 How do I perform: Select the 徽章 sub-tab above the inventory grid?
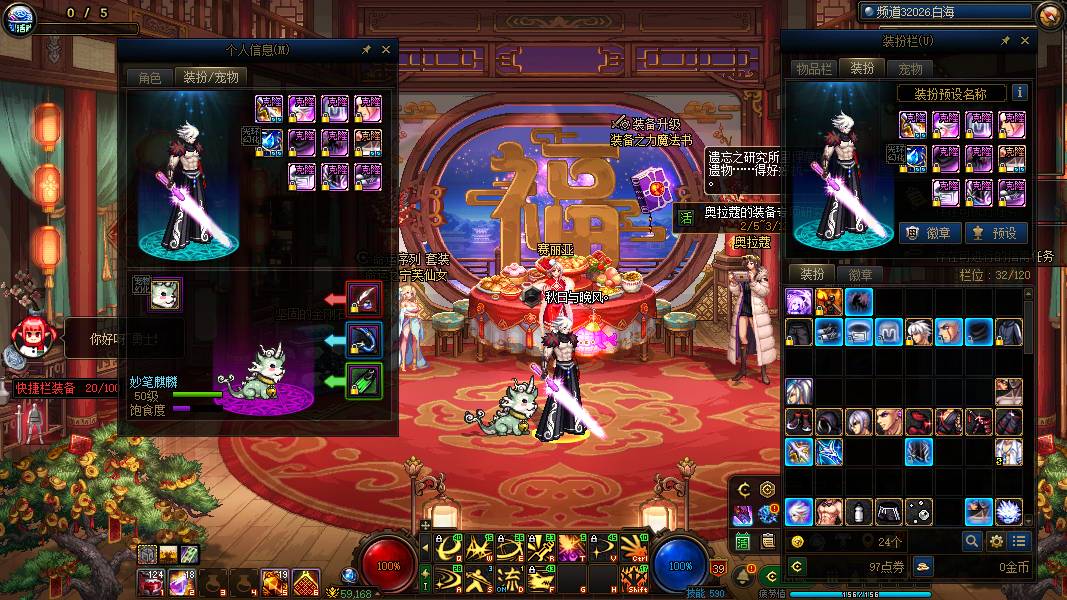tap(860, 274)
